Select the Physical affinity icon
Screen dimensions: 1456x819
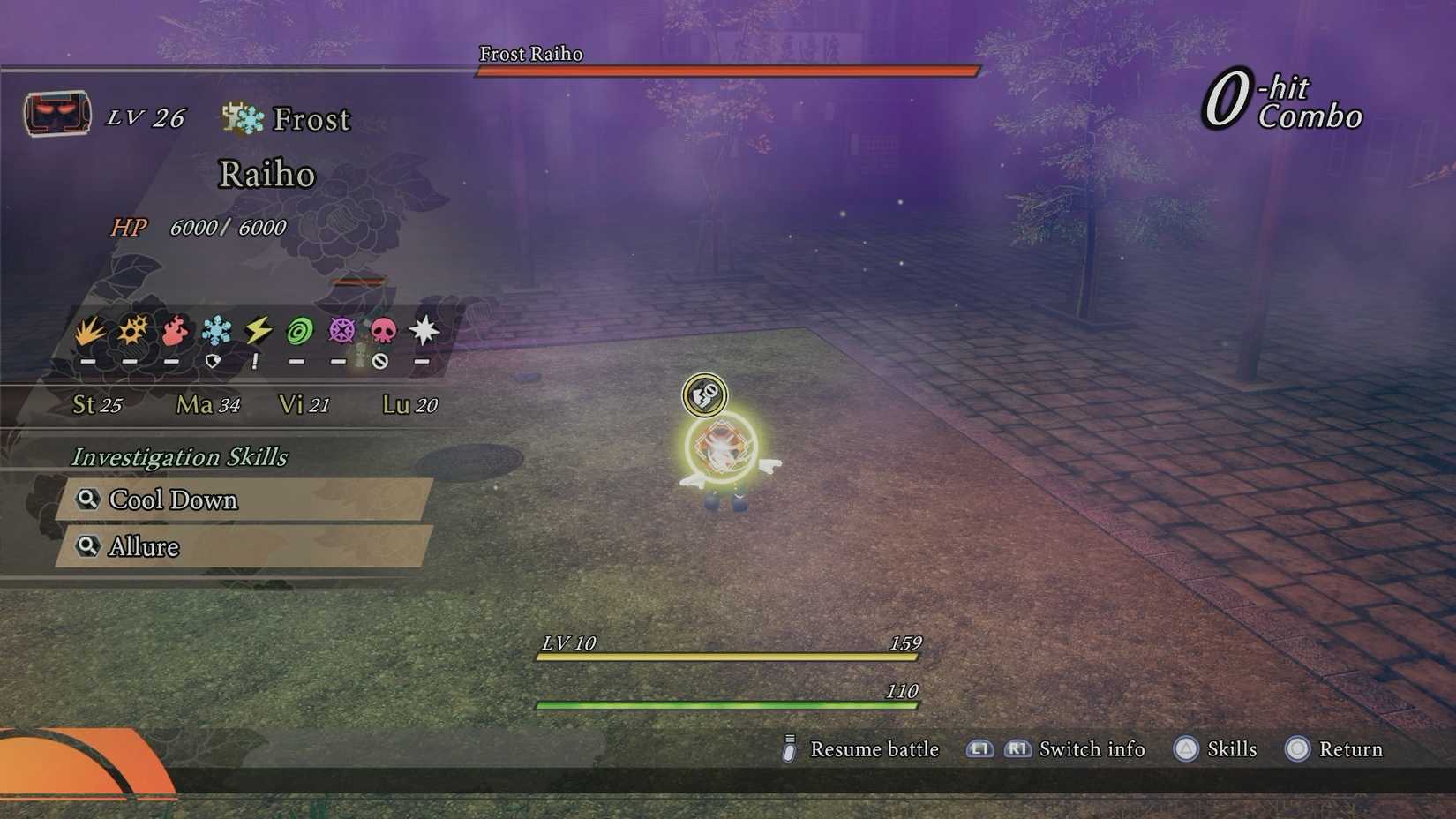pyautogui.click(x=89, y=331)
